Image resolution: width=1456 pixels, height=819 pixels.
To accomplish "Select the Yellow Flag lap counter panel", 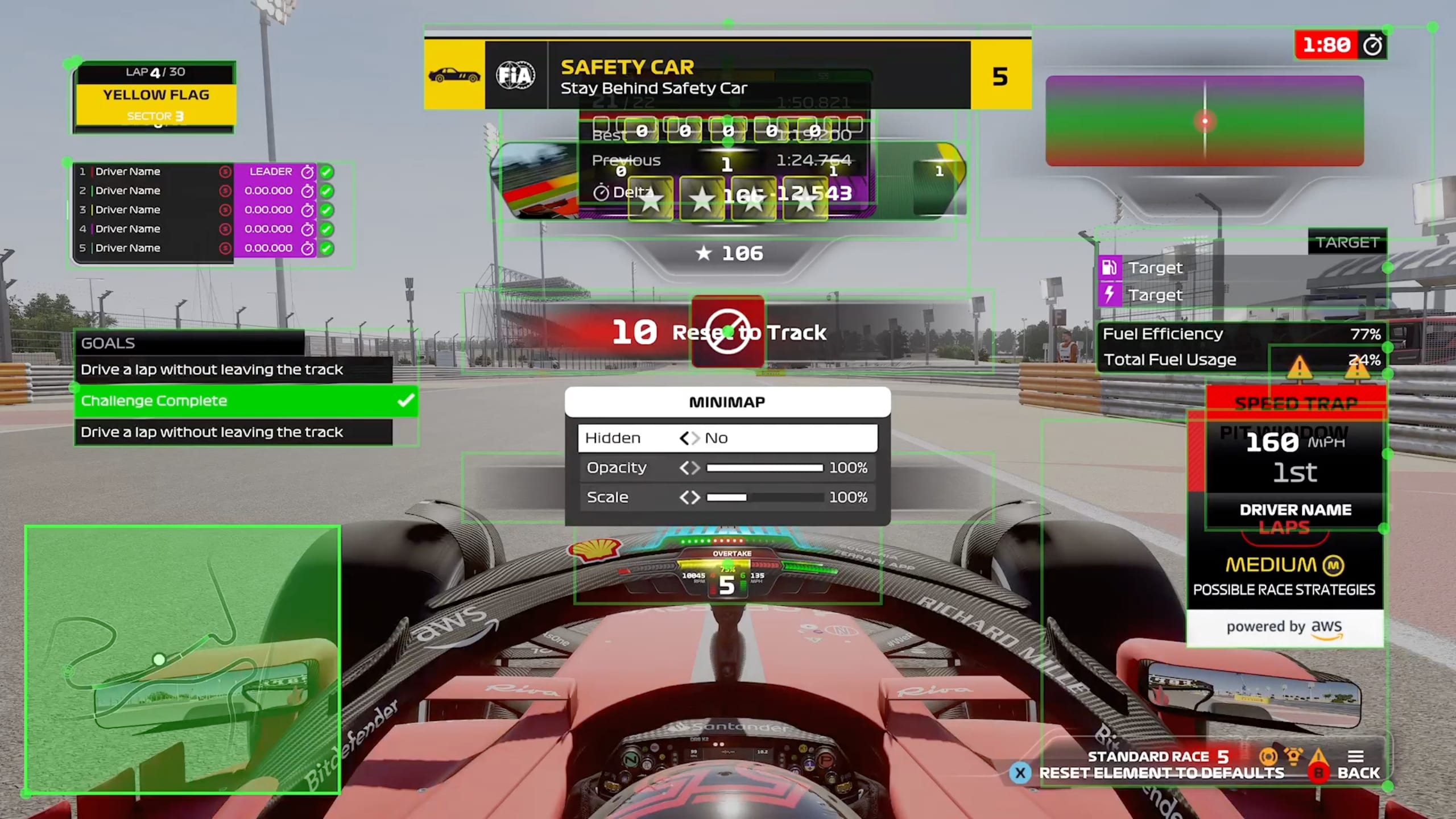I will pos(155,97).
